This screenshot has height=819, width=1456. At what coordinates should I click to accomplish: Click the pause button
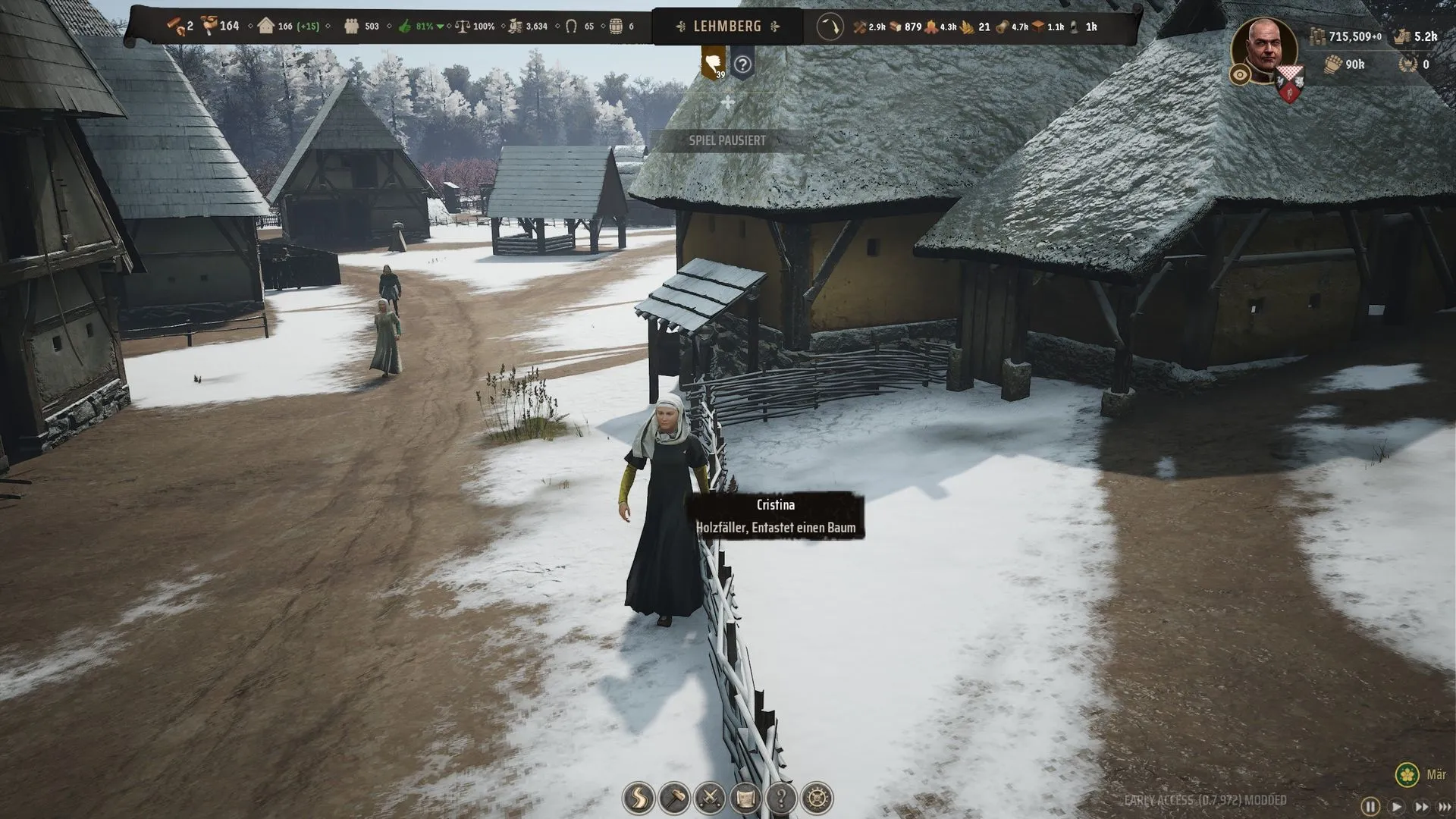(1370, 806)
